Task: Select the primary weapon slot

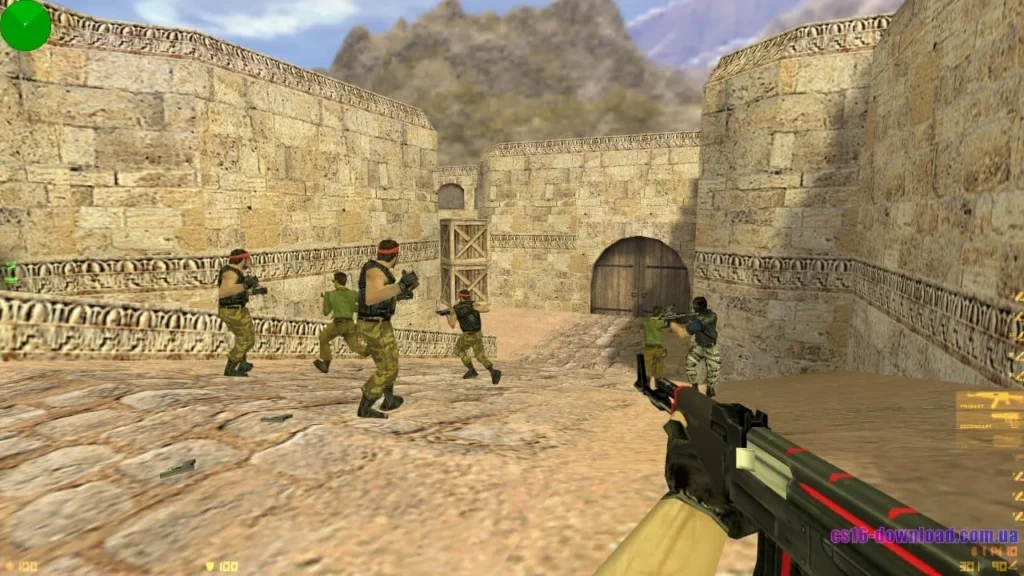Action: click(988, 402)
